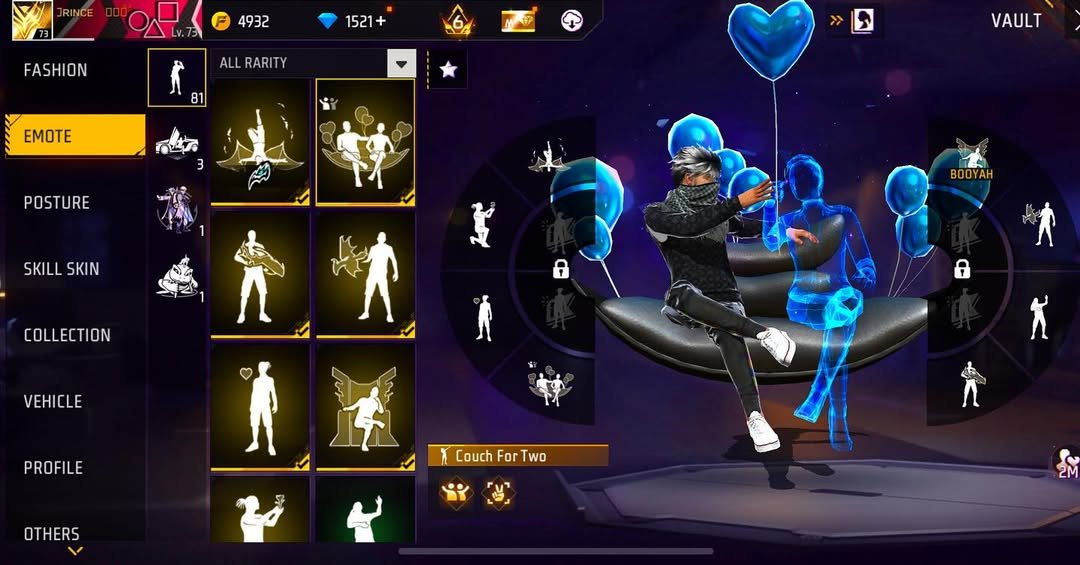Open the download cloud icon
The image size is (1080, 565).
(x=572, y=21)
